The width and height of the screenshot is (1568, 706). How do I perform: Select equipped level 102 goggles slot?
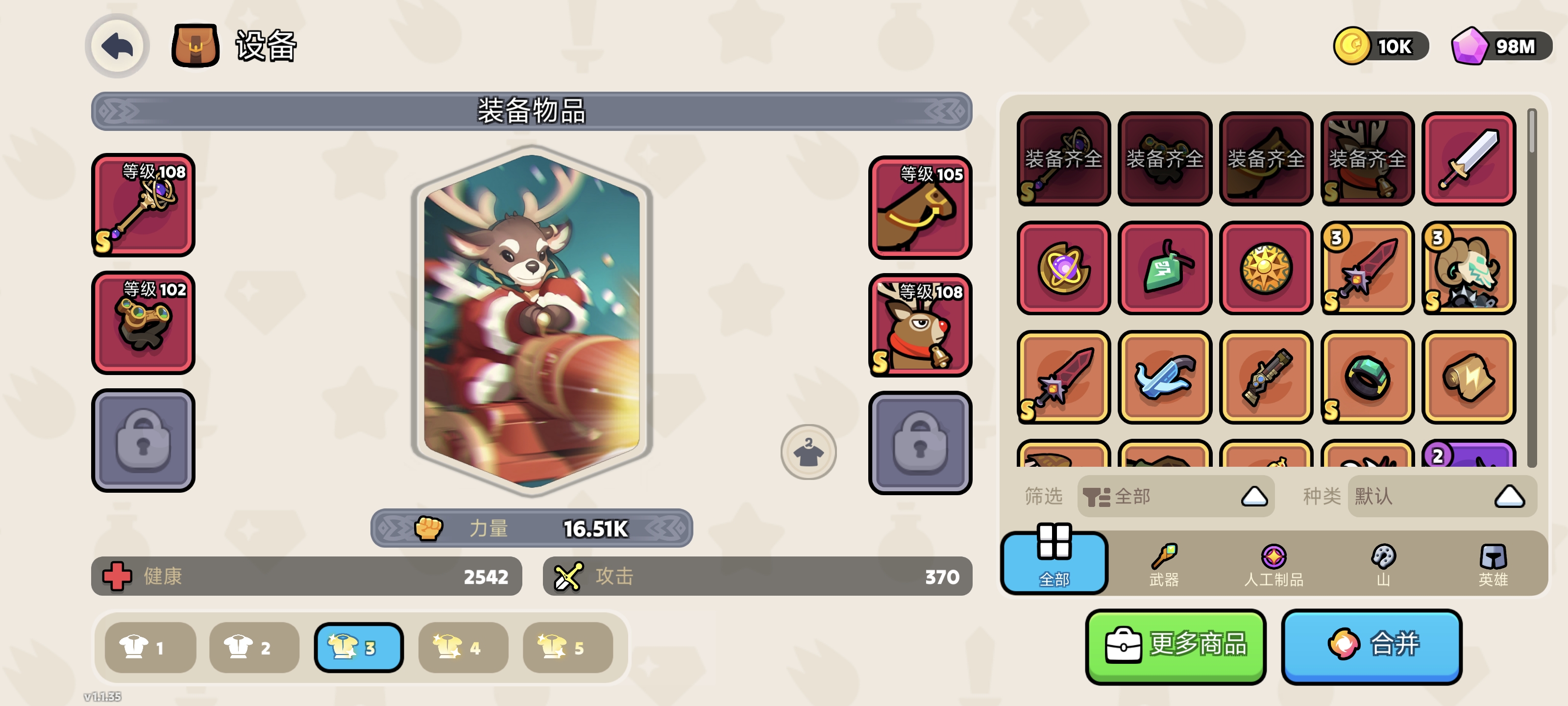[x=143, y=323]
